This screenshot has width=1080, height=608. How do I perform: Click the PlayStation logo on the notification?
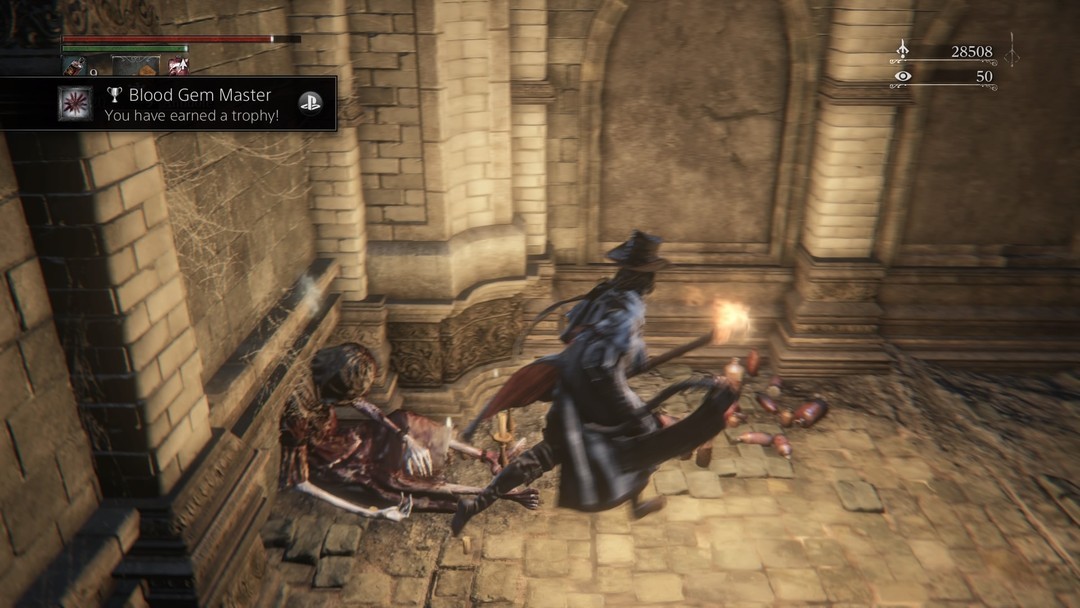(311, 103)
